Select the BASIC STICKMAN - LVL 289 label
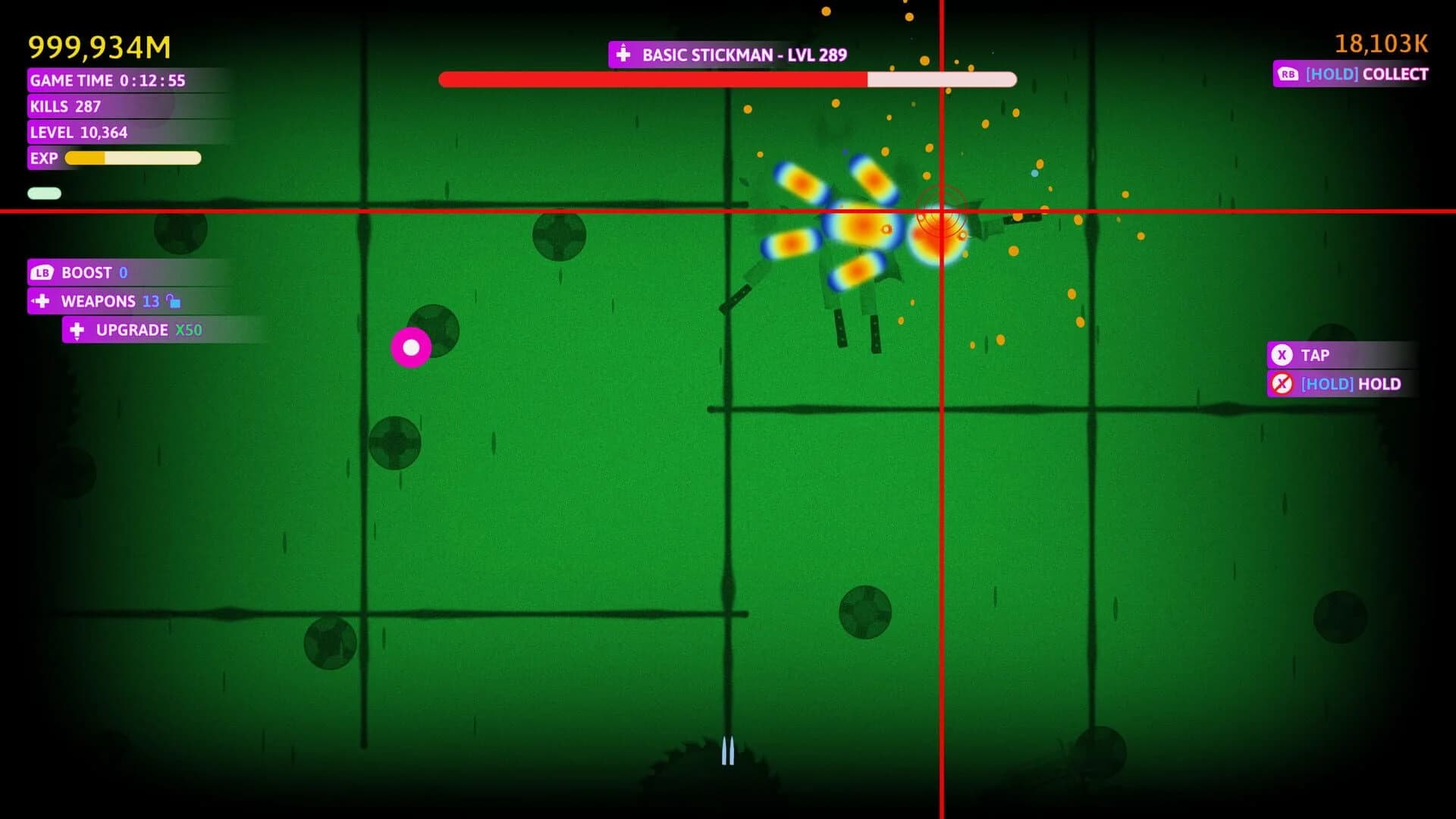 pyautogui.click(x=743, y=54)
